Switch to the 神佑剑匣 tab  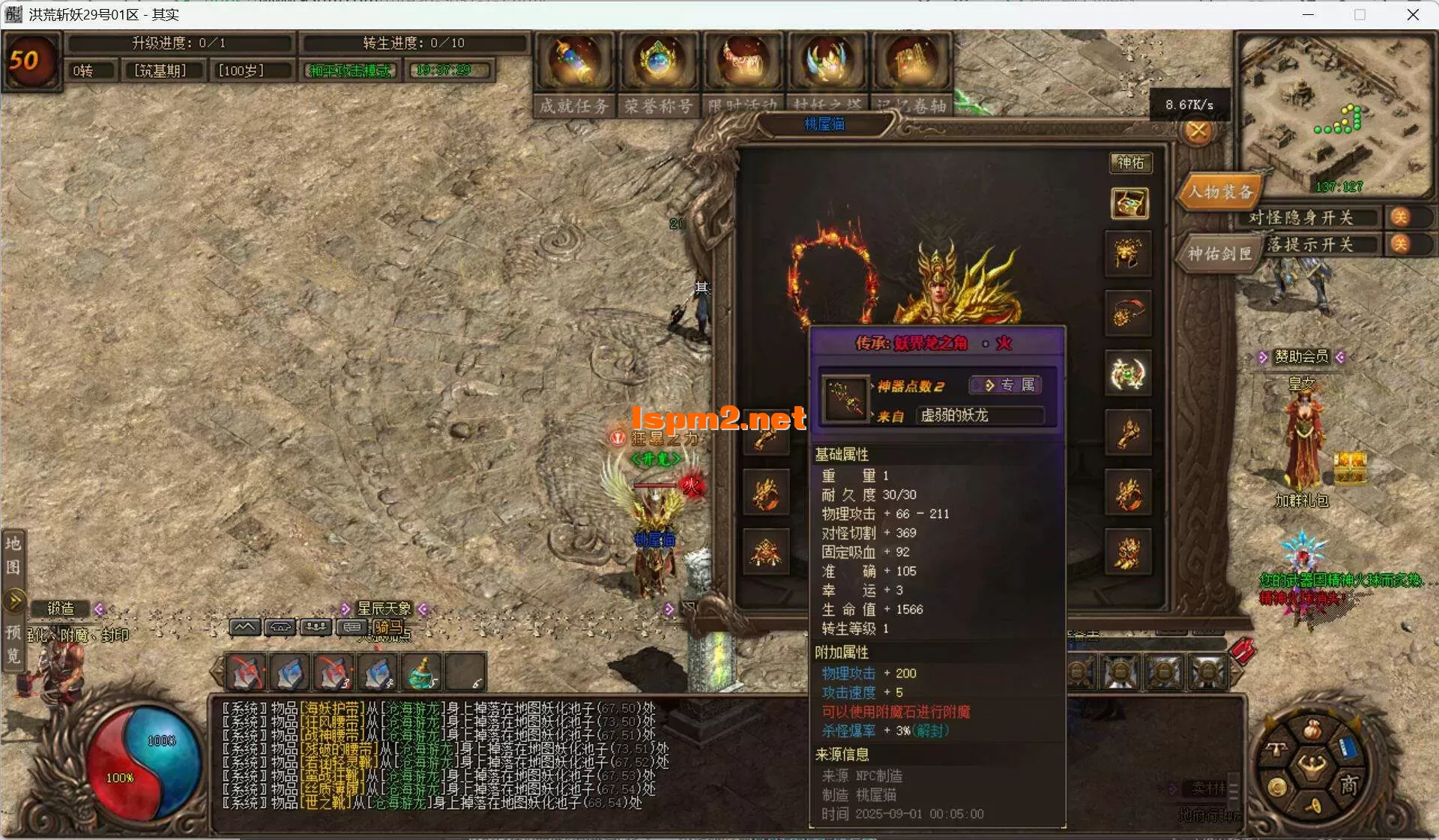[1219, 254]
